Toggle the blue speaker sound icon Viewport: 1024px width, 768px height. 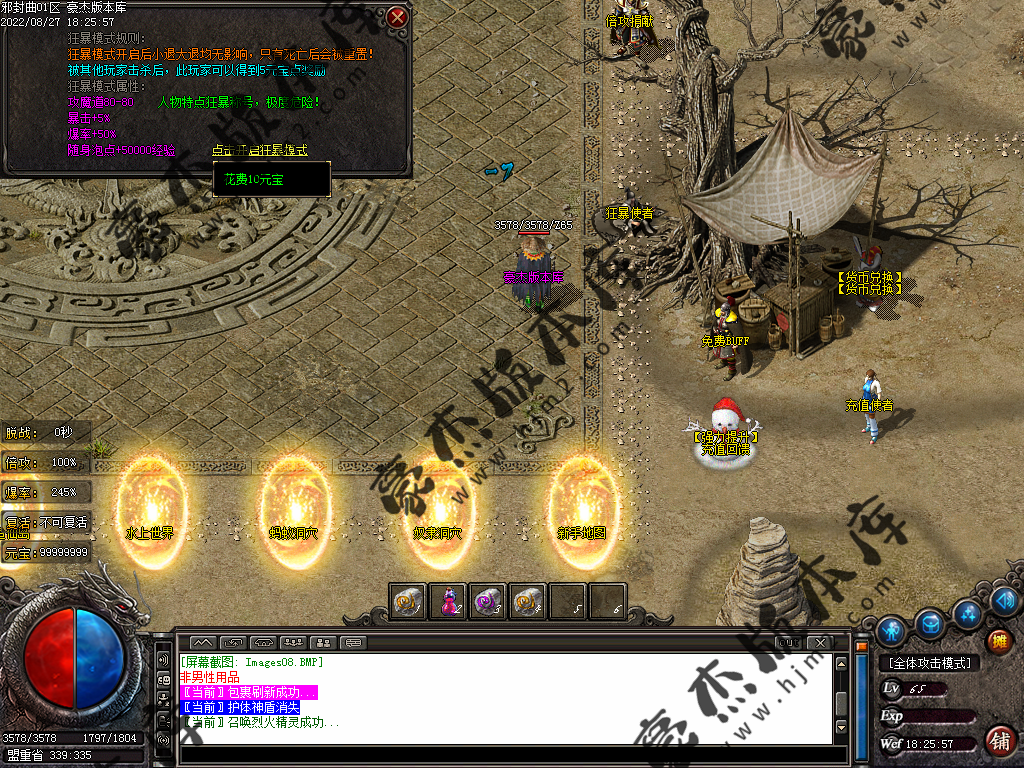tap(1006, 600)
